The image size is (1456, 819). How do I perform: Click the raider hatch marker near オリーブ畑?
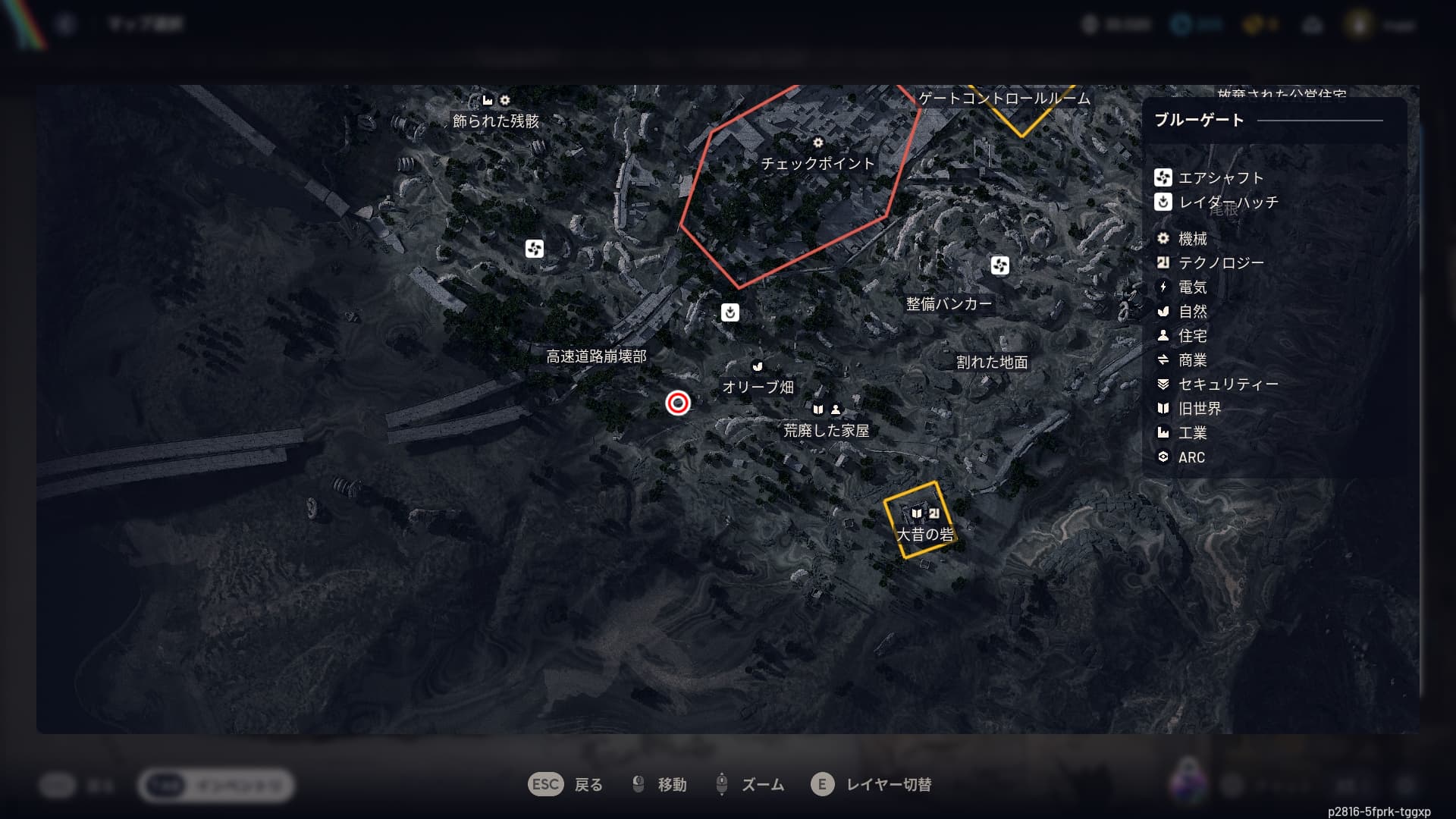(730, 312)
